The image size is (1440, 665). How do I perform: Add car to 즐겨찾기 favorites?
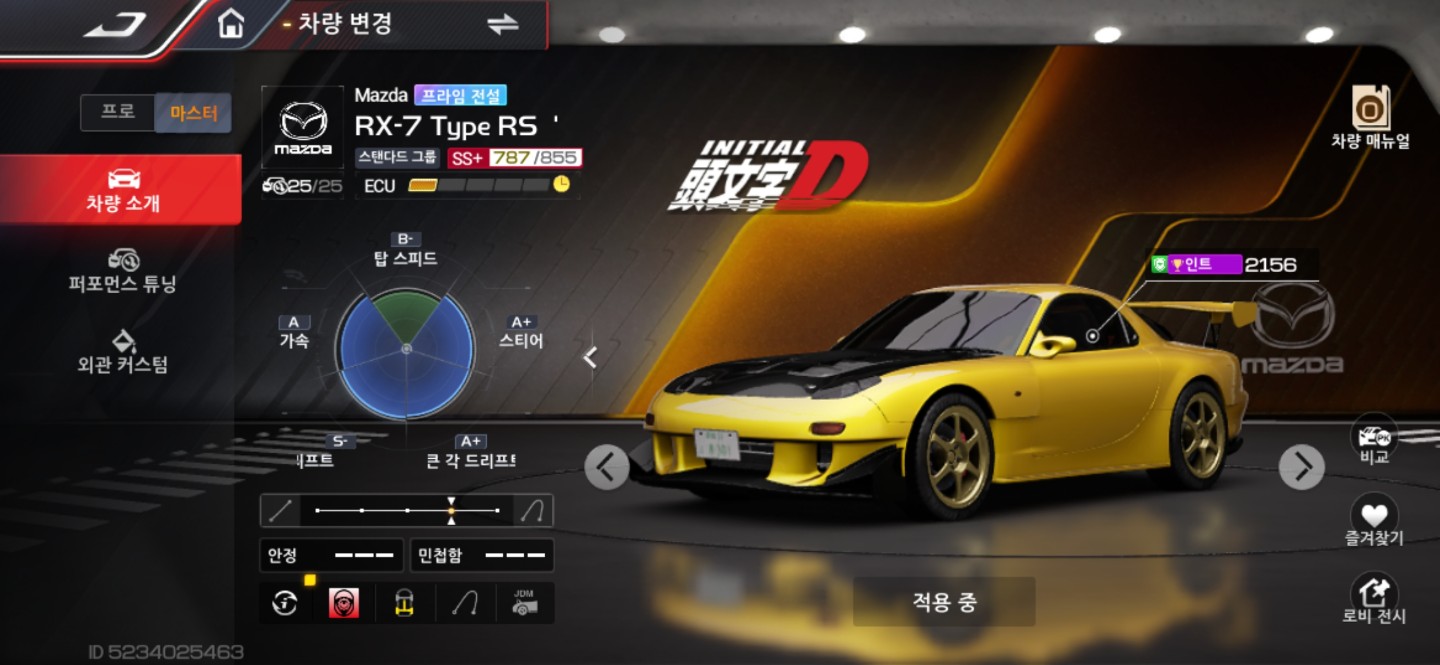(x=1374, y=521)
